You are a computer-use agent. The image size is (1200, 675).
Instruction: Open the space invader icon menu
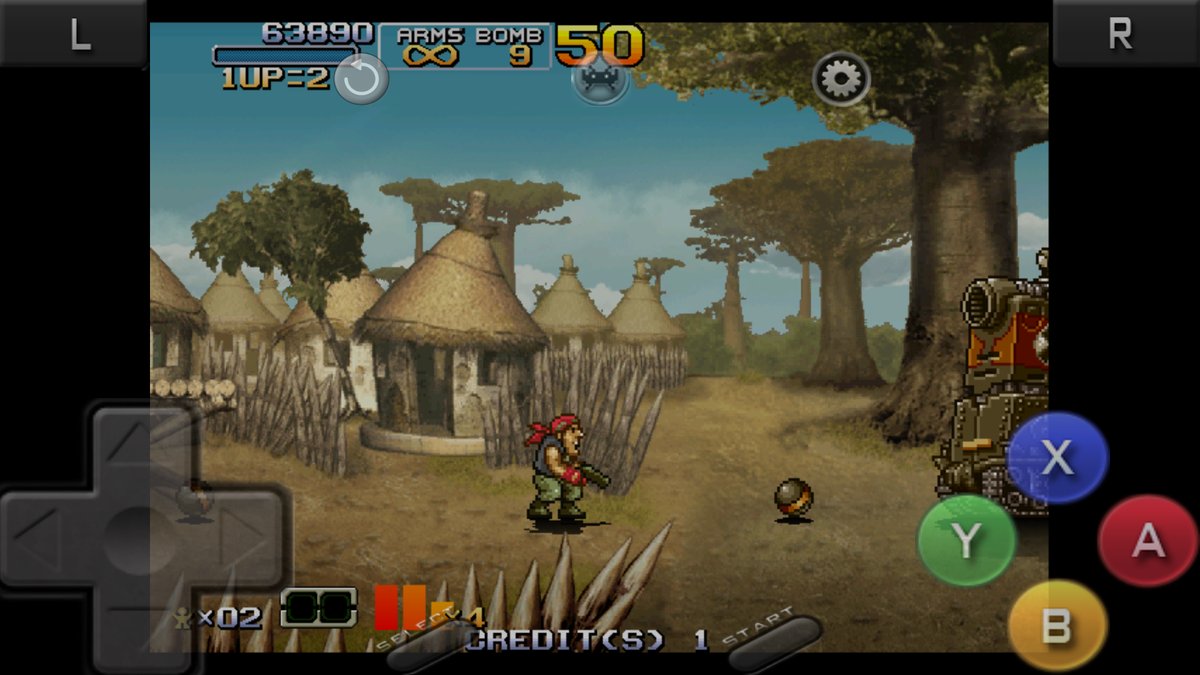click(x=600, y=79)
